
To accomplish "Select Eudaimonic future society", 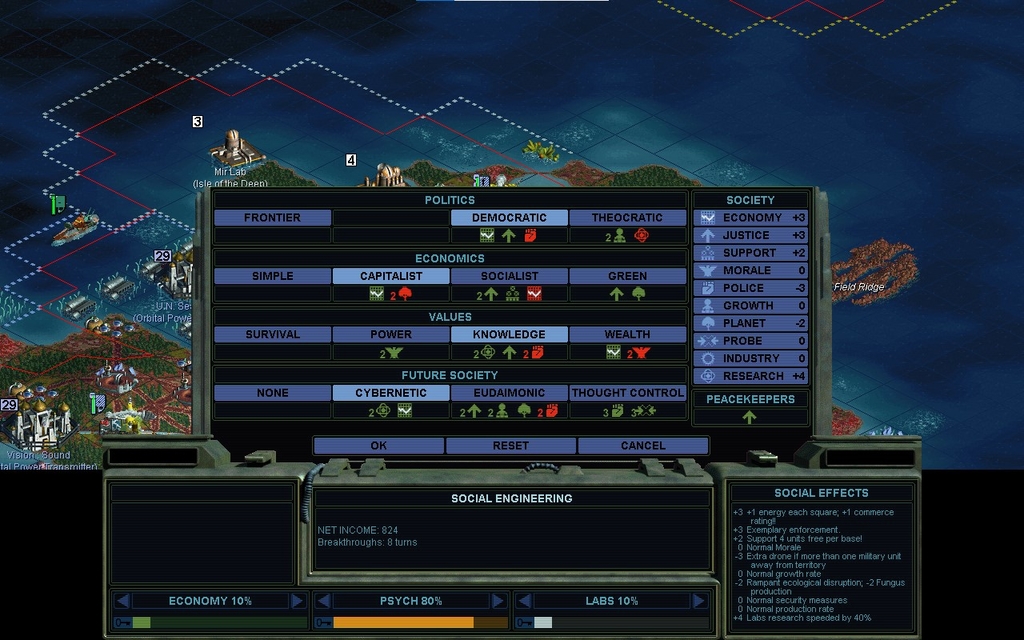I will pos(509,394).
